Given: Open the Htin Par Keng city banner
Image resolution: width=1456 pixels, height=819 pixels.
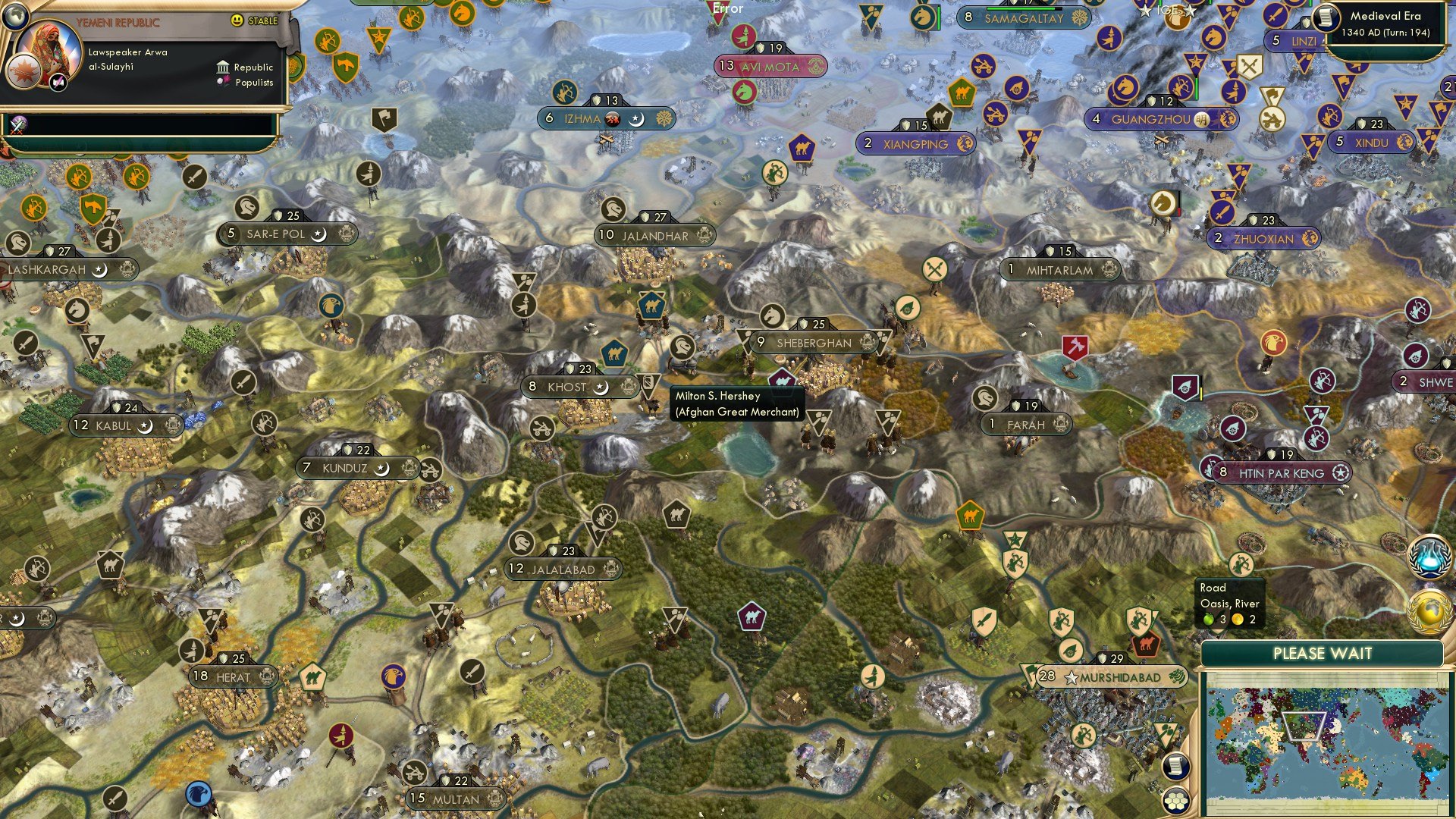Looking at the screenshot, I should coord(1281,473).
